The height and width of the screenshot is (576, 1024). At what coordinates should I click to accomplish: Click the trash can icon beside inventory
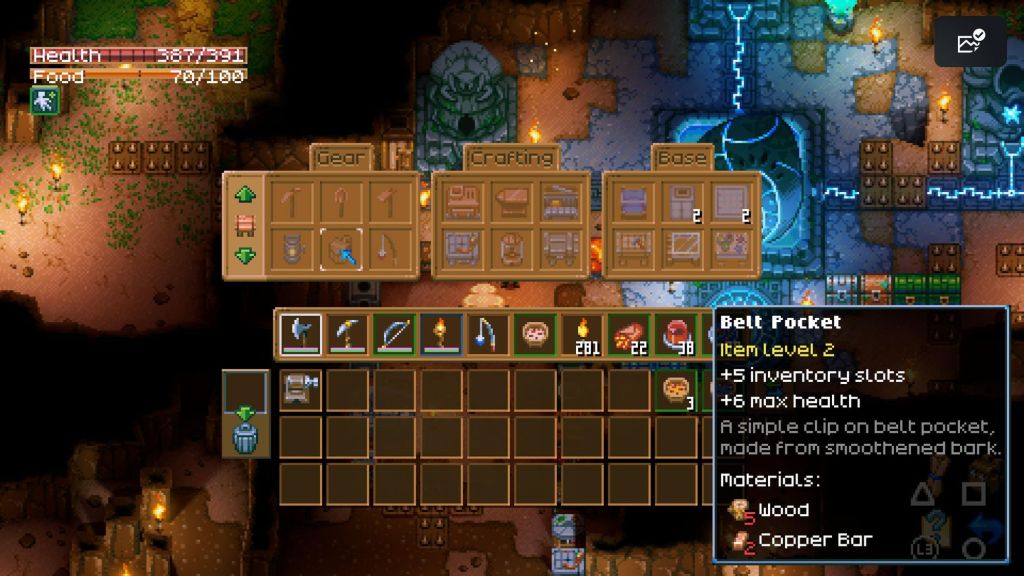coord(245,439)
